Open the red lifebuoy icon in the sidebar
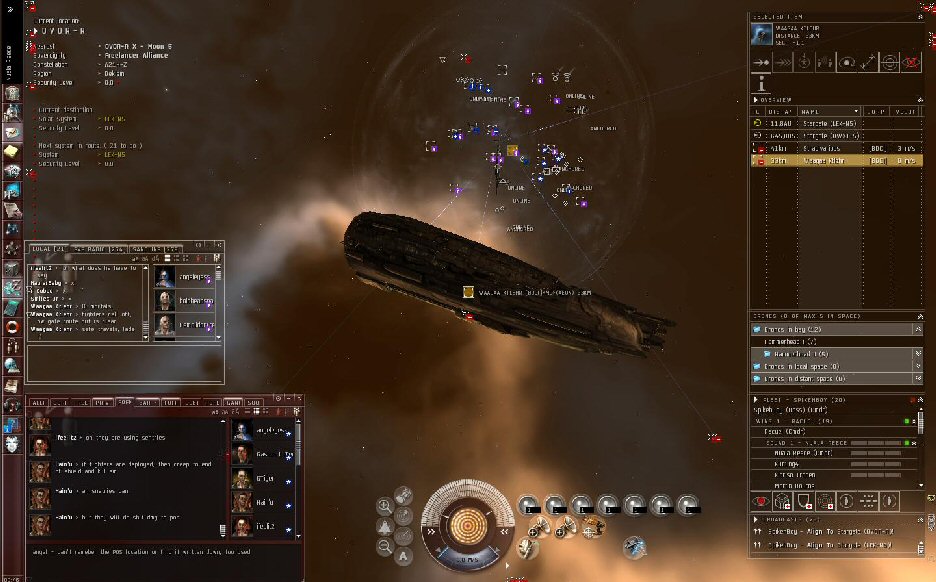The width and height of the screenshot is (936, 582). [13, 327]
